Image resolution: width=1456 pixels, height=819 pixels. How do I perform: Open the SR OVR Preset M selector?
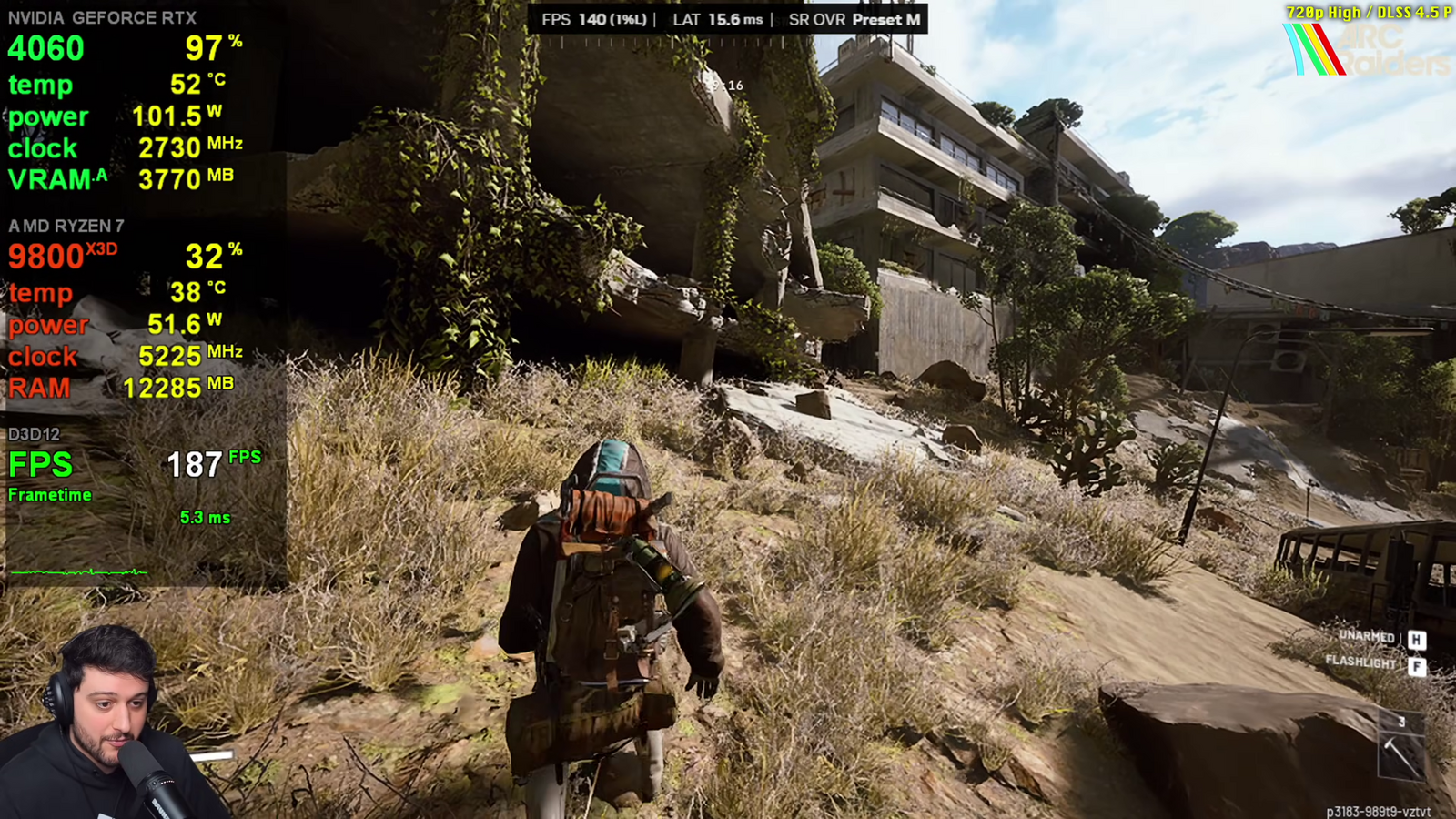[855, 19]
